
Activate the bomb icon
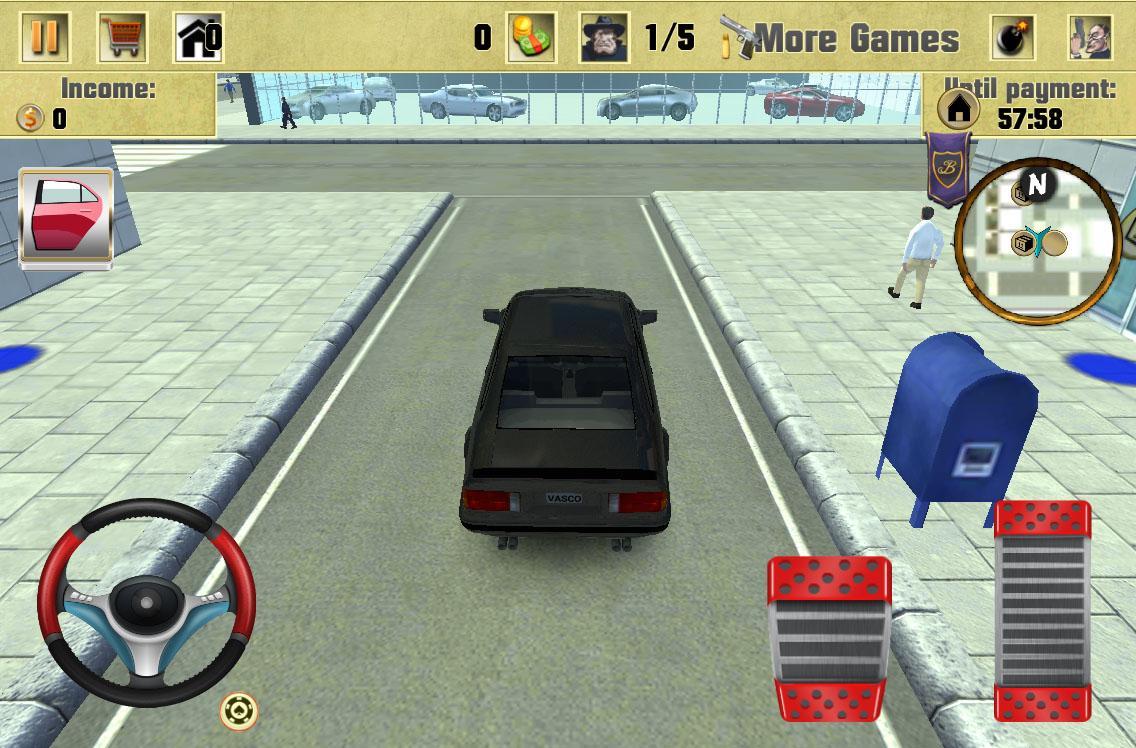pyautogui.click(x=1013, y=38)
